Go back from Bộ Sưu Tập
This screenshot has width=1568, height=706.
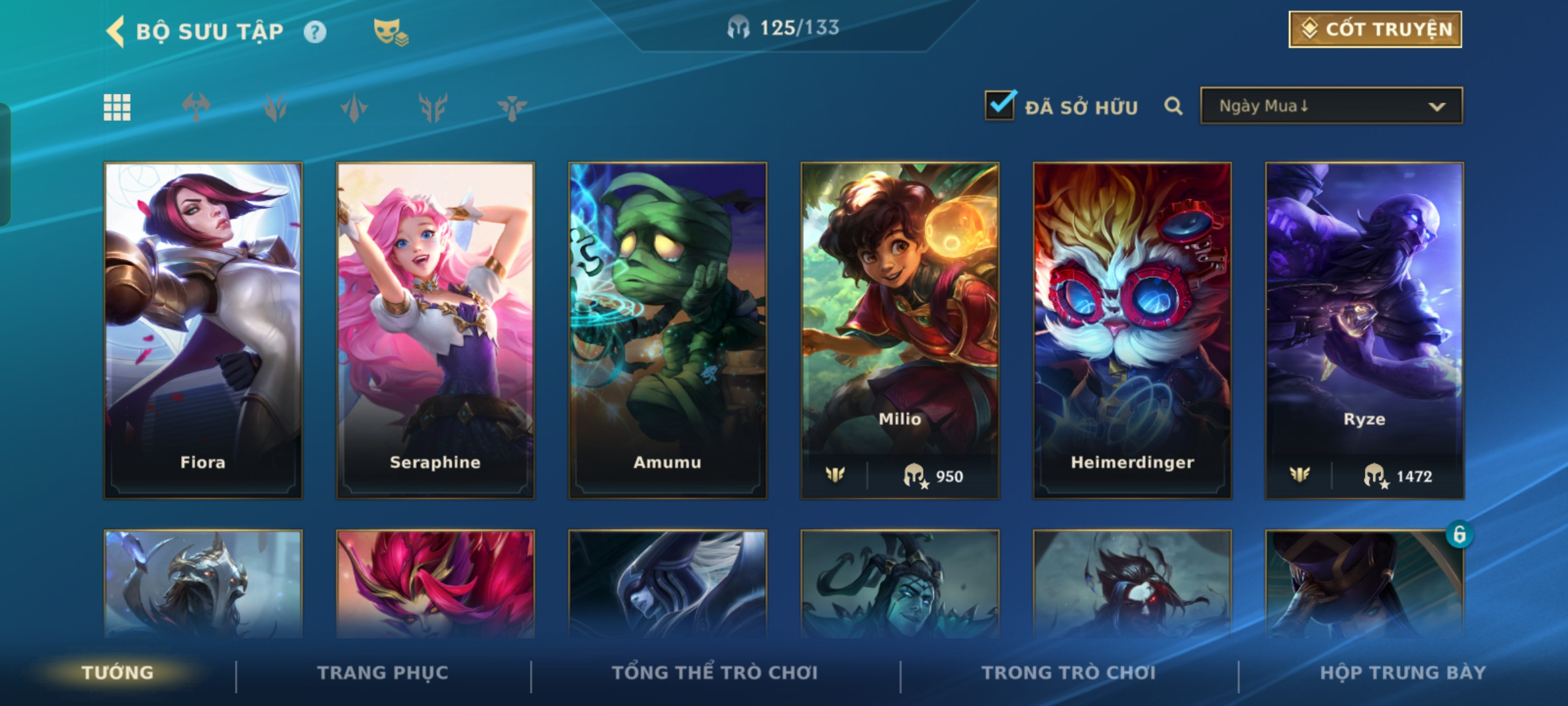coord(116,31)
